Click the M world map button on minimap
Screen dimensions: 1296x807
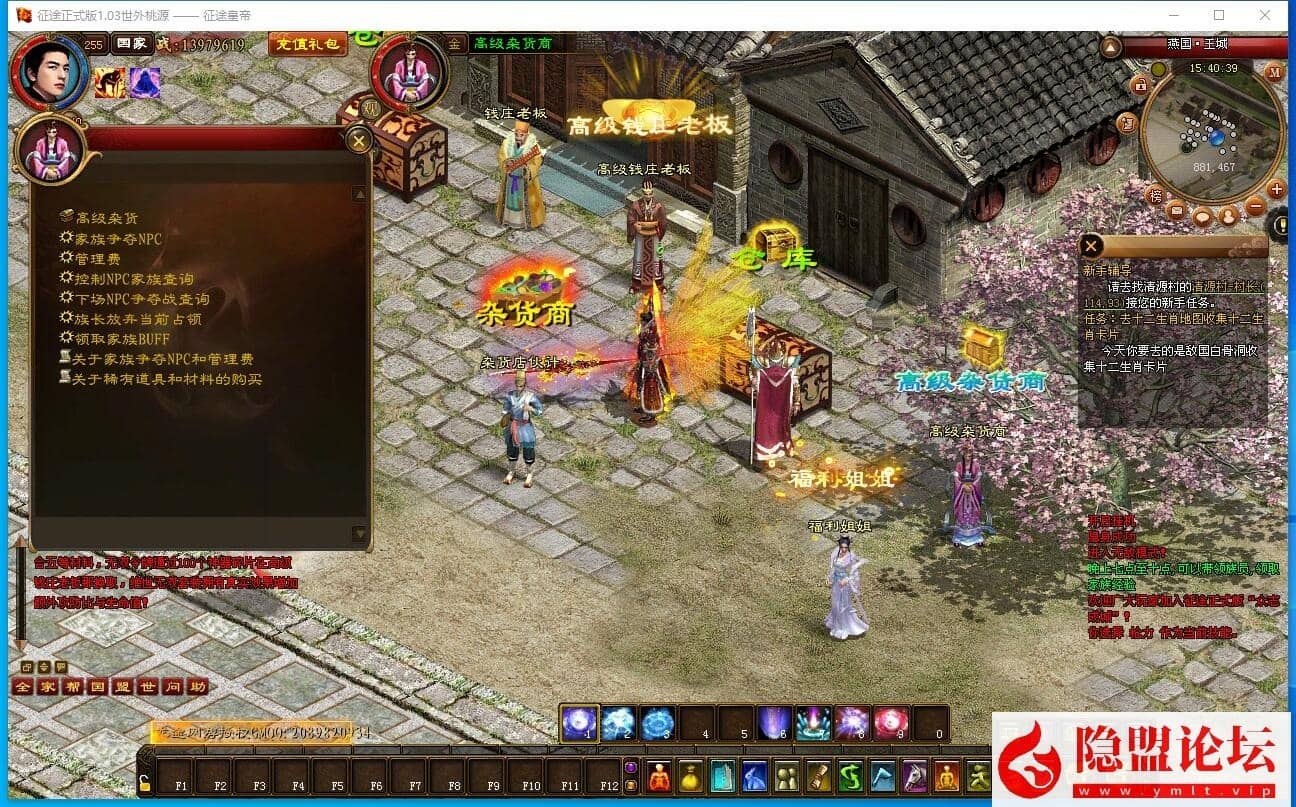pos(1275,73)
